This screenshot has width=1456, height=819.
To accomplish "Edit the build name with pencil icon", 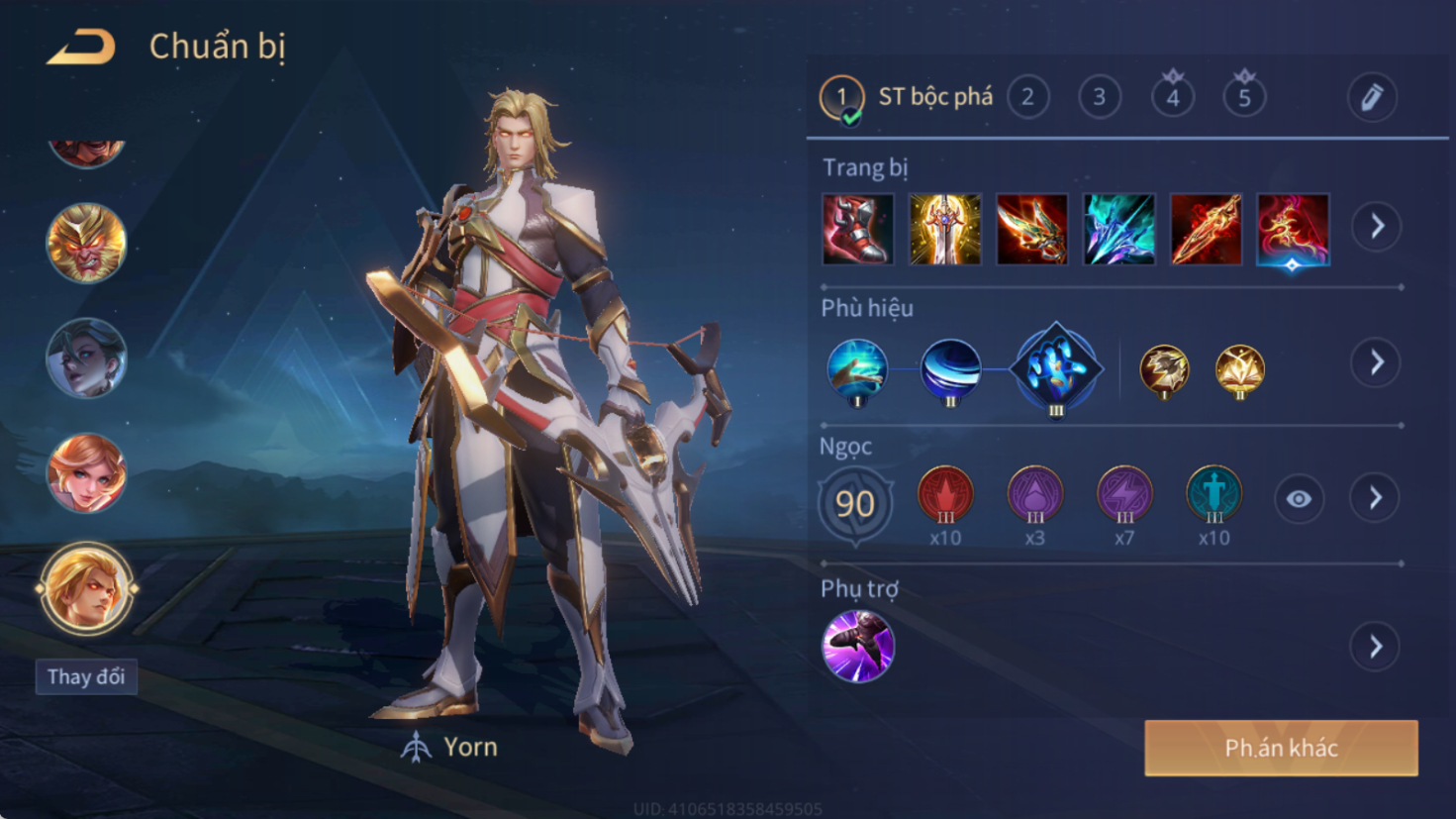I will click(1372, 97).
